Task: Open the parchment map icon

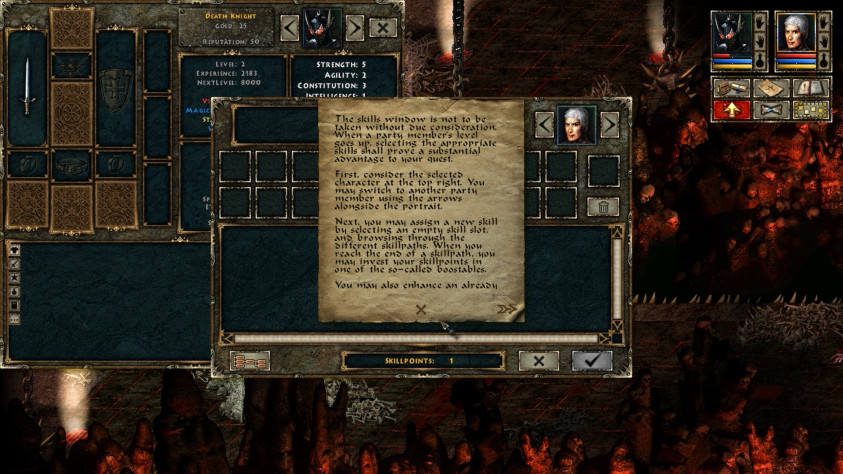Action: [x=770, y=88]
